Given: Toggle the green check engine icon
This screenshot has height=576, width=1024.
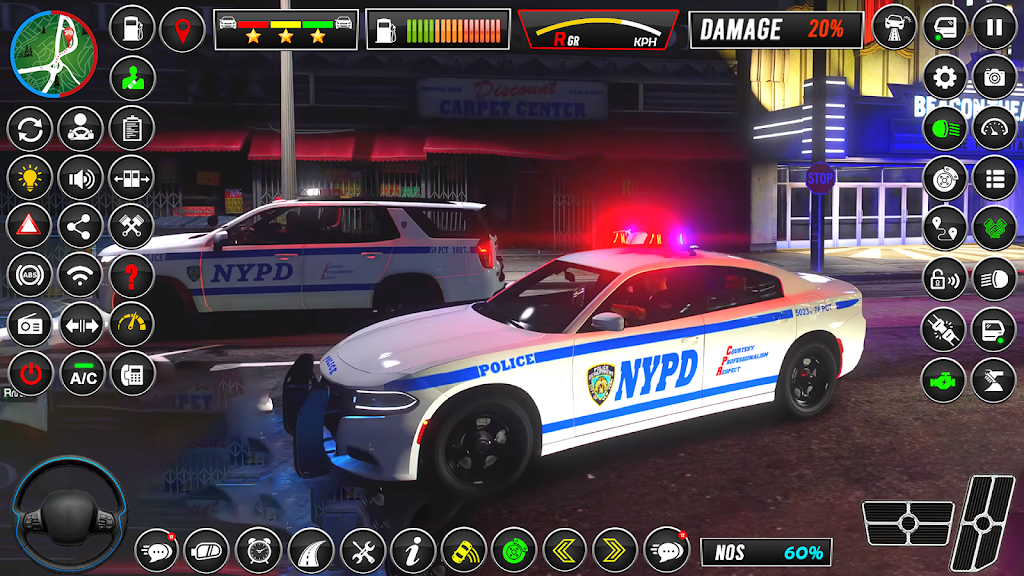Looking at the screenshot, I should pos(944,381).
